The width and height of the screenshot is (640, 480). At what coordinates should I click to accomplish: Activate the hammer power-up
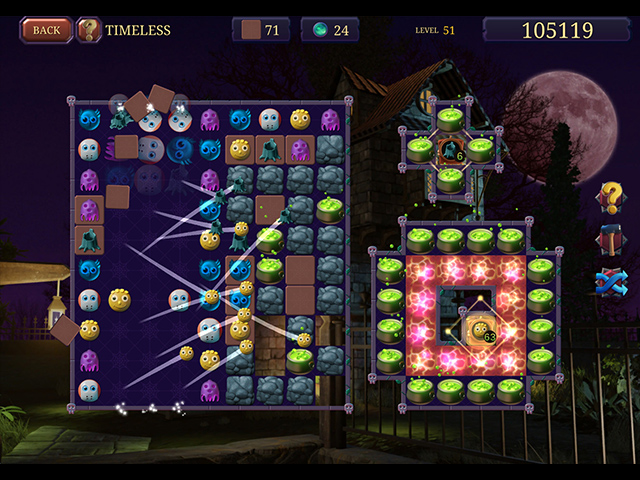click(x=609, y=241)
